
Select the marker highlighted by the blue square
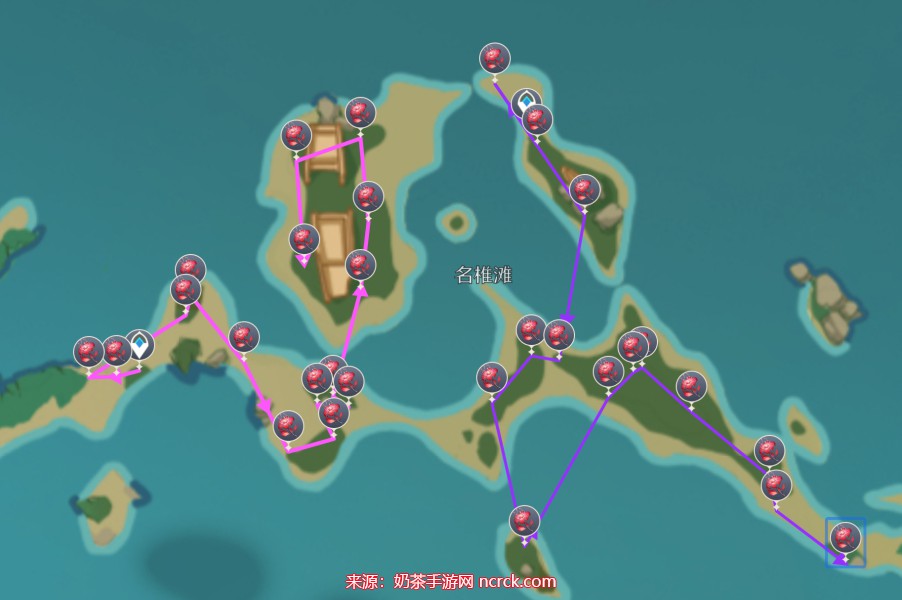pyautogui.click(x=846, y=538)
